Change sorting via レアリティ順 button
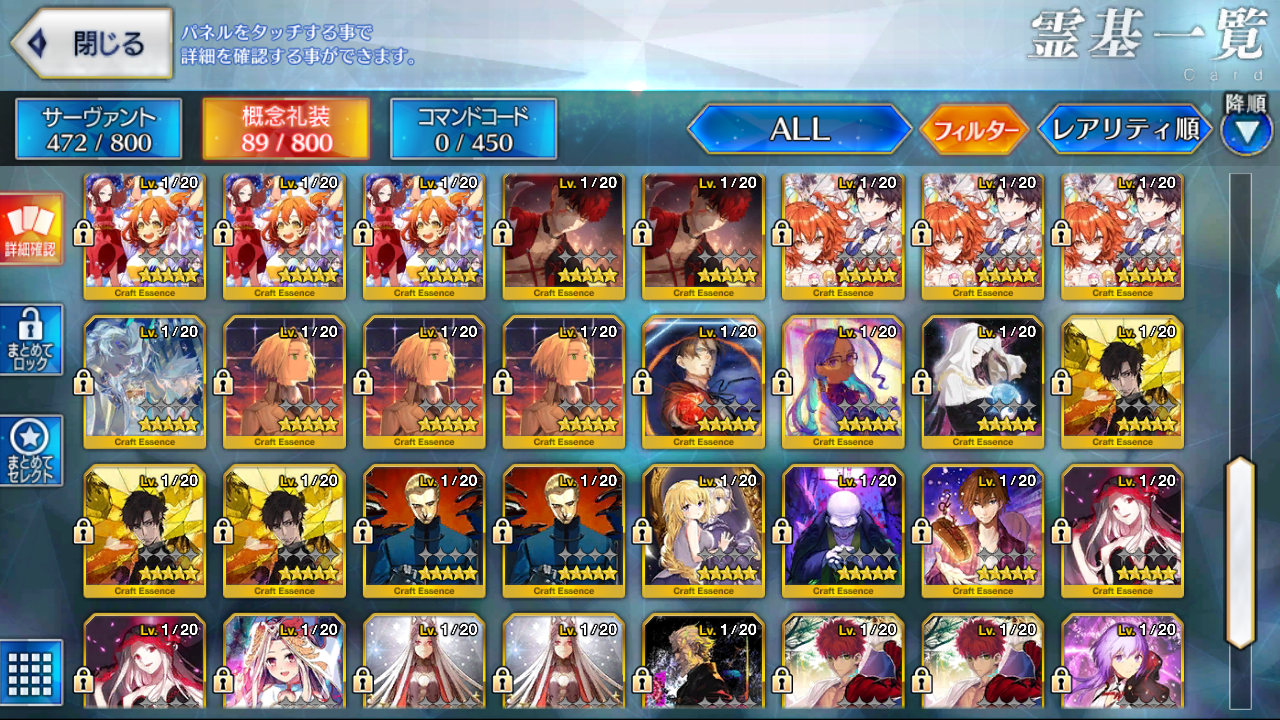Viewport: 1280px width, 720px height. pyautogui.click(x=1124, y=129)
